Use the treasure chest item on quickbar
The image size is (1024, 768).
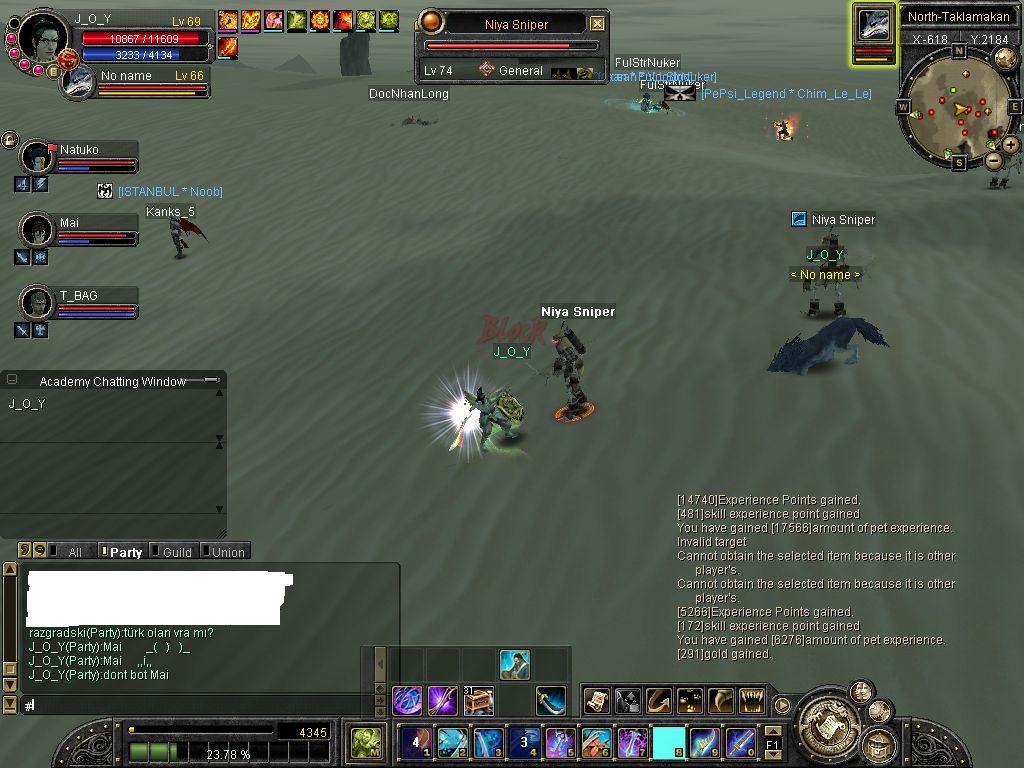click(478, 700)
